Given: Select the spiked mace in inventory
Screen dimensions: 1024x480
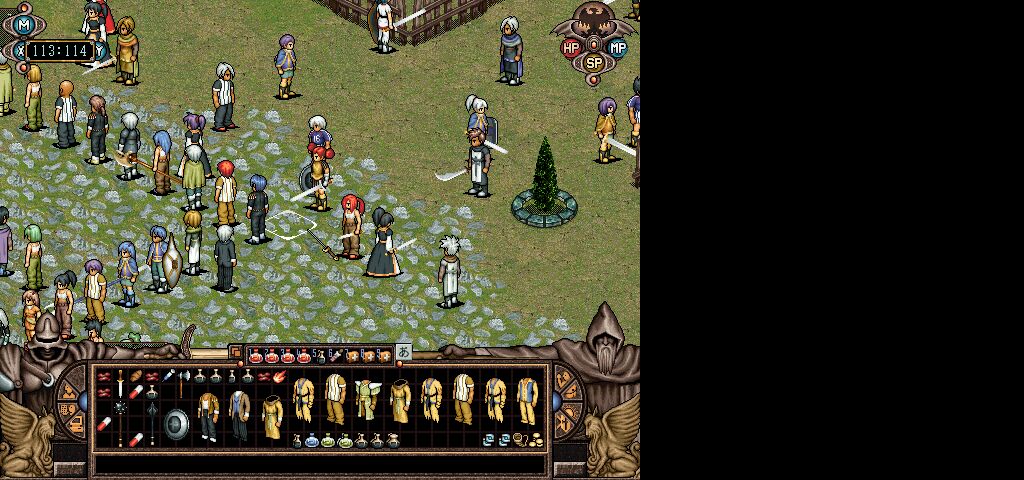Looking at the screenshot, I should click(x=120, y=408).
